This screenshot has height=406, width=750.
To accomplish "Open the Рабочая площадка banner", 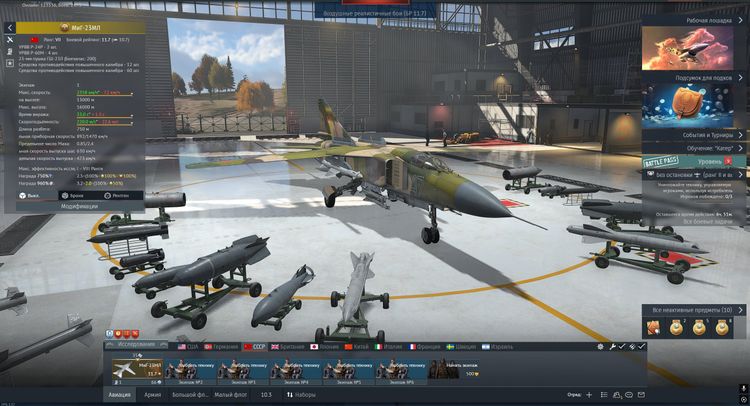I will [x=694, y=43].
